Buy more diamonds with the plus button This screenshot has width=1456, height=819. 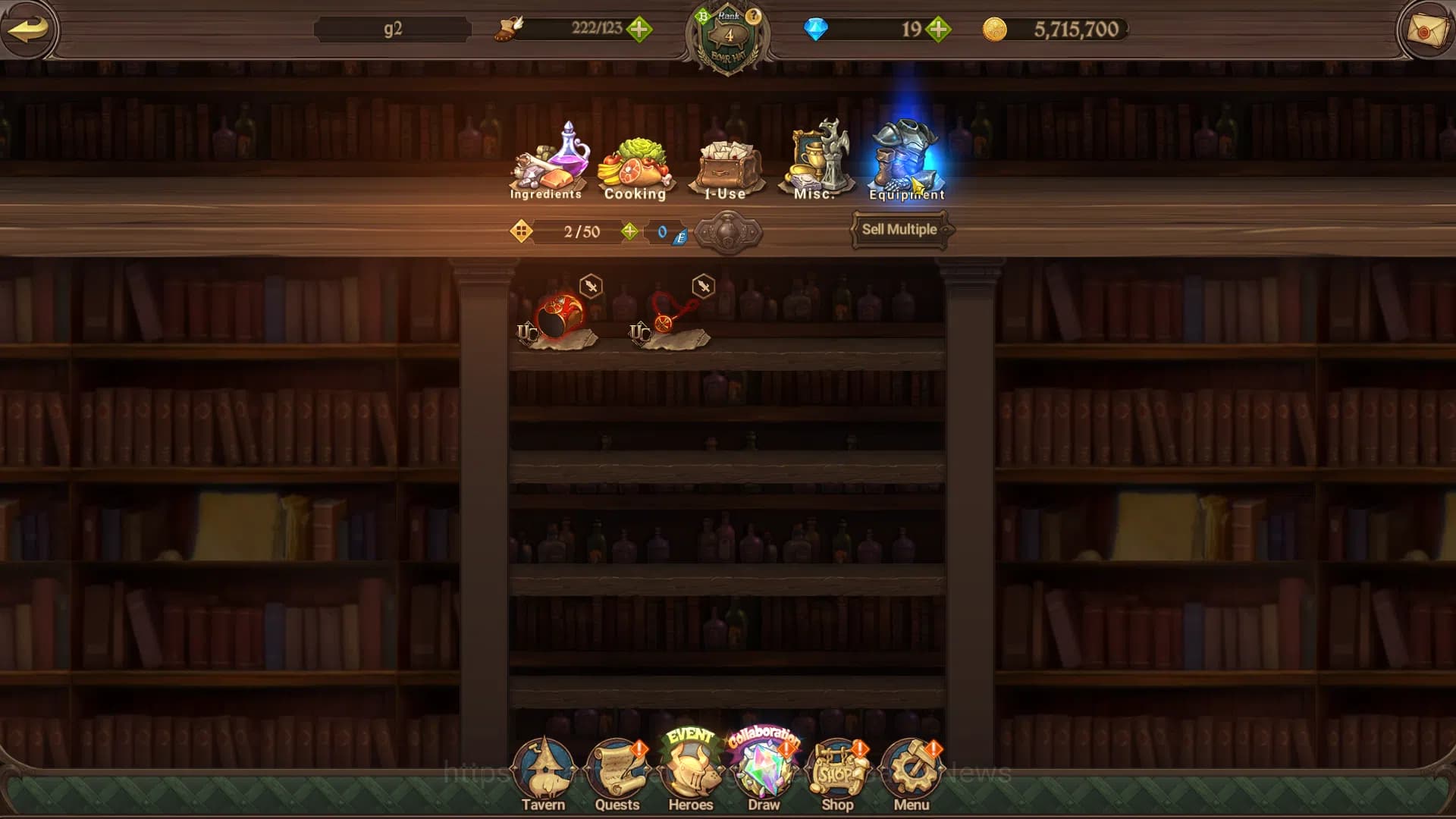pos(938,30)
